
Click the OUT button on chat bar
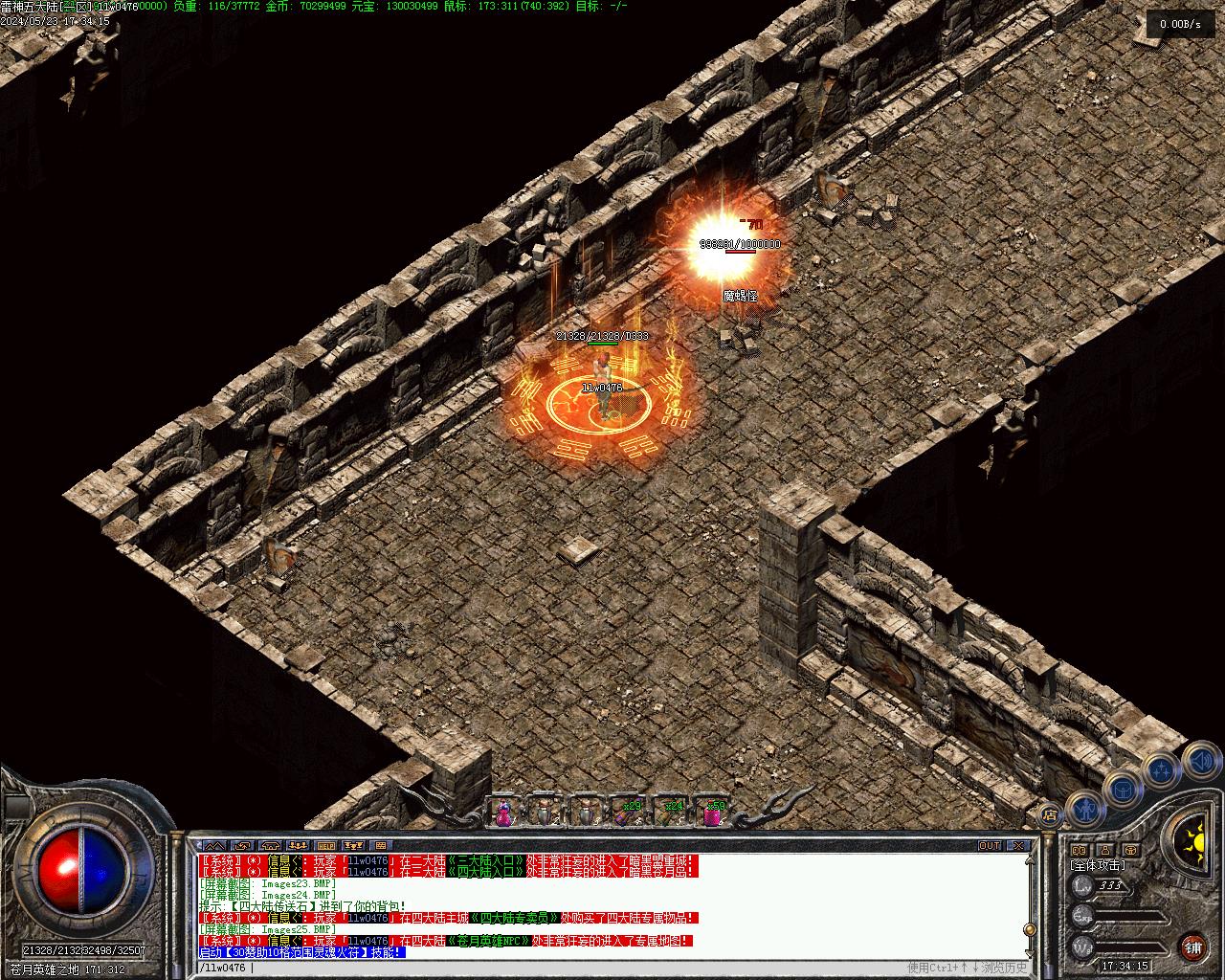pyautogui.click(x=989, y=846)
